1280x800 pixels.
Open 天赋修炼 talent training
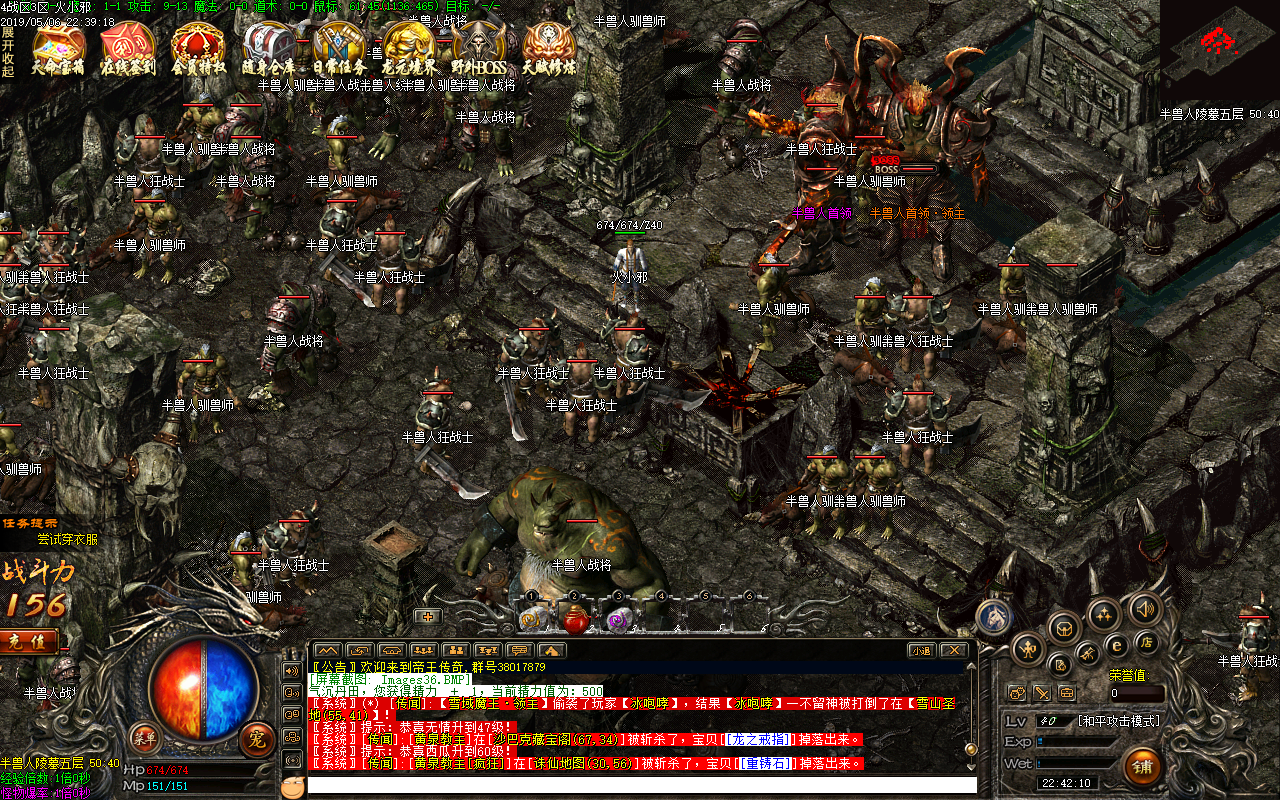pyautogui.click(x=549, y=48)
